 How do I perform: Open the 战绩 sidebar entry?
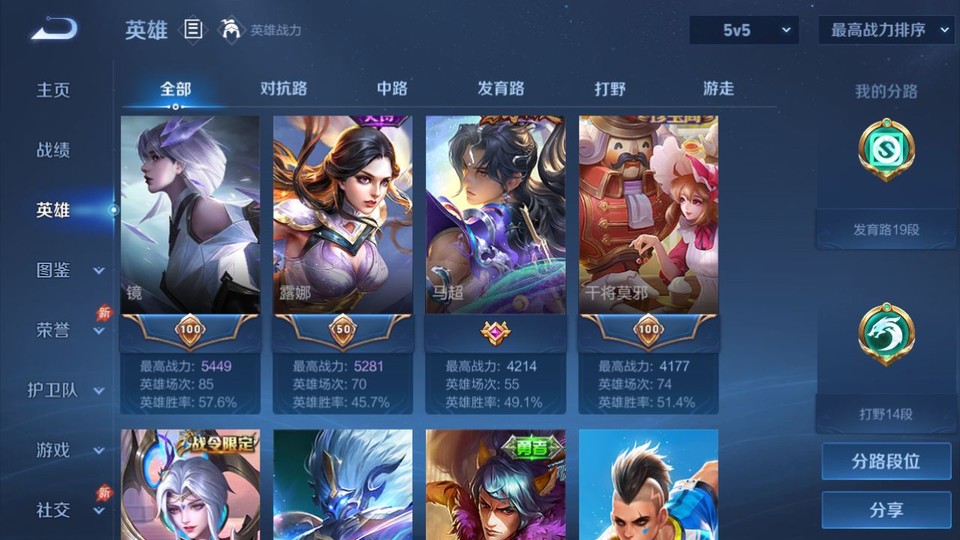pyautogui.click(x=54, y=150)
